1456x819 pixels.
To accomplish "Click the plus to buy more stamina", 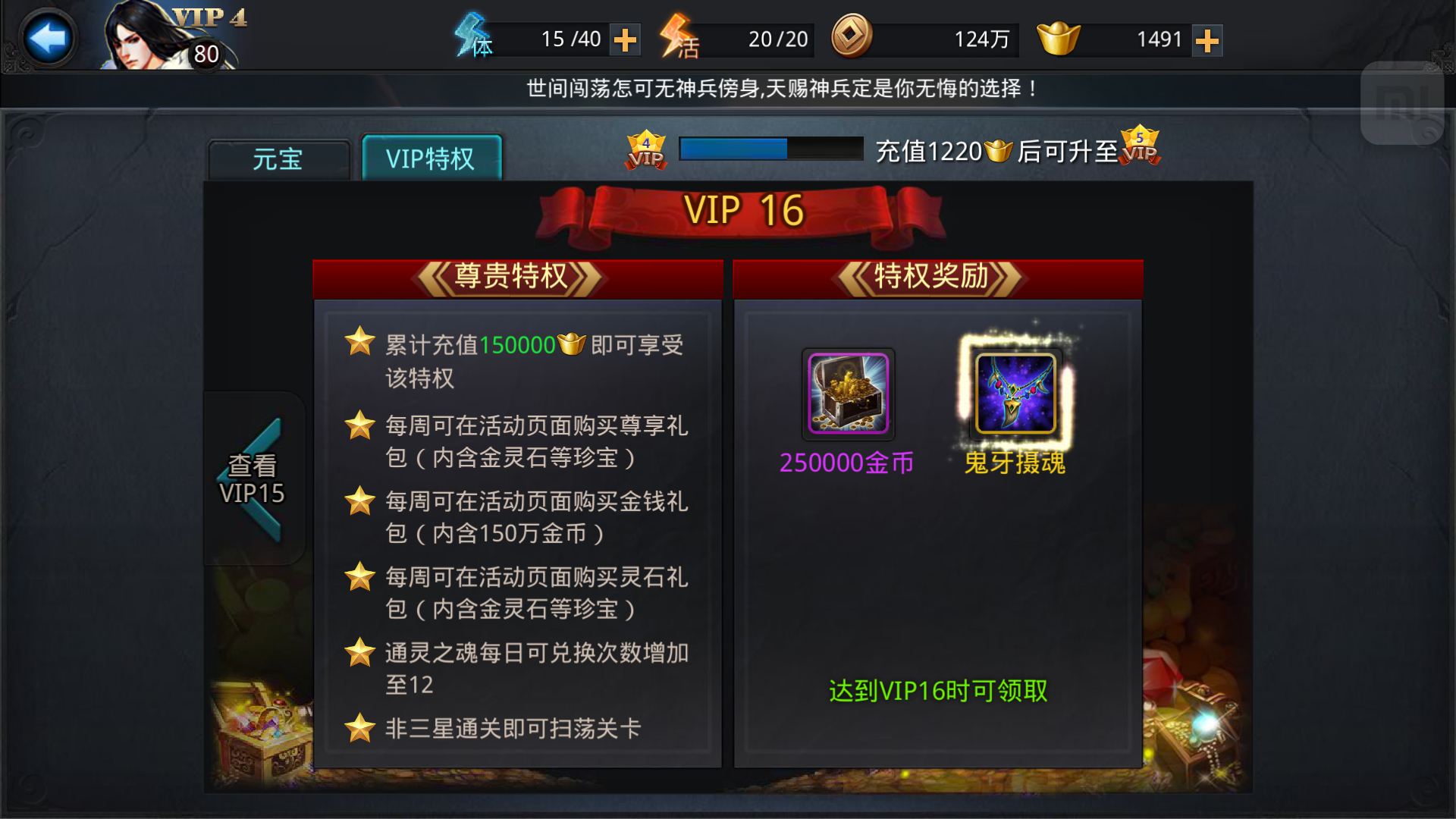I will coord(625,39).
